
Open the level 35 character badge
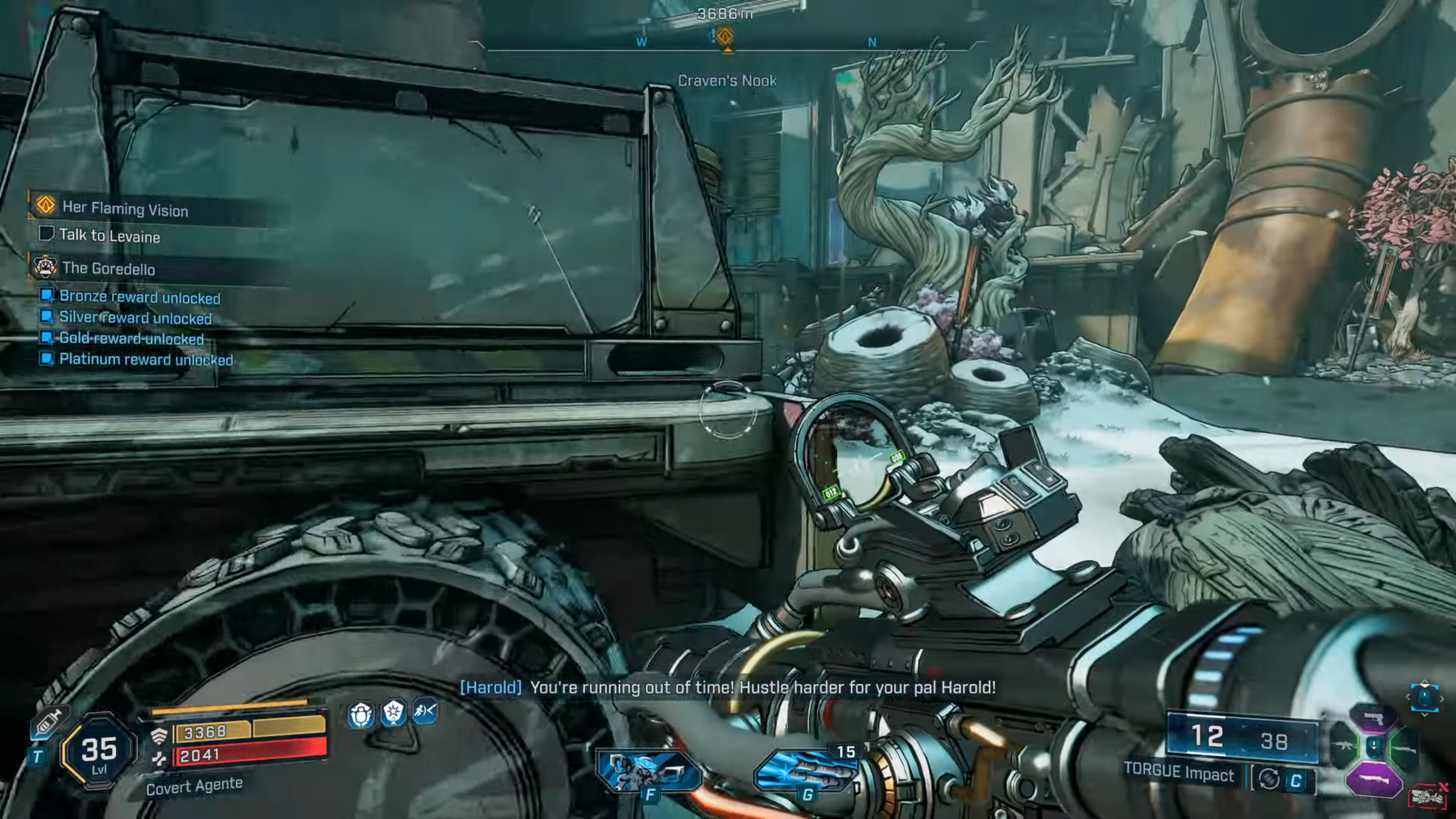click(x=99, y=752)
